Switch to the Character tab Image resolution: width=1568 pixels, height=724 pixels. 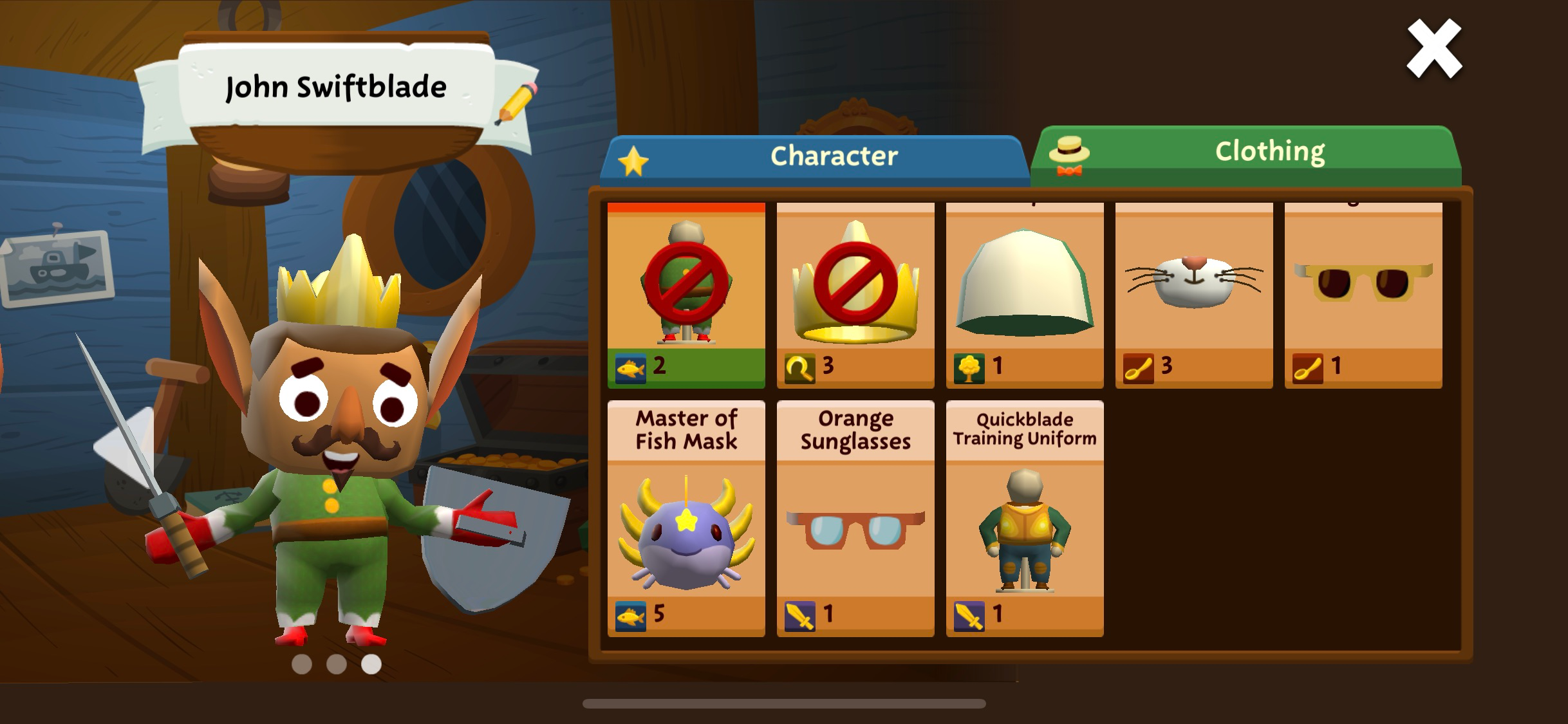click(x=814, y=158)
